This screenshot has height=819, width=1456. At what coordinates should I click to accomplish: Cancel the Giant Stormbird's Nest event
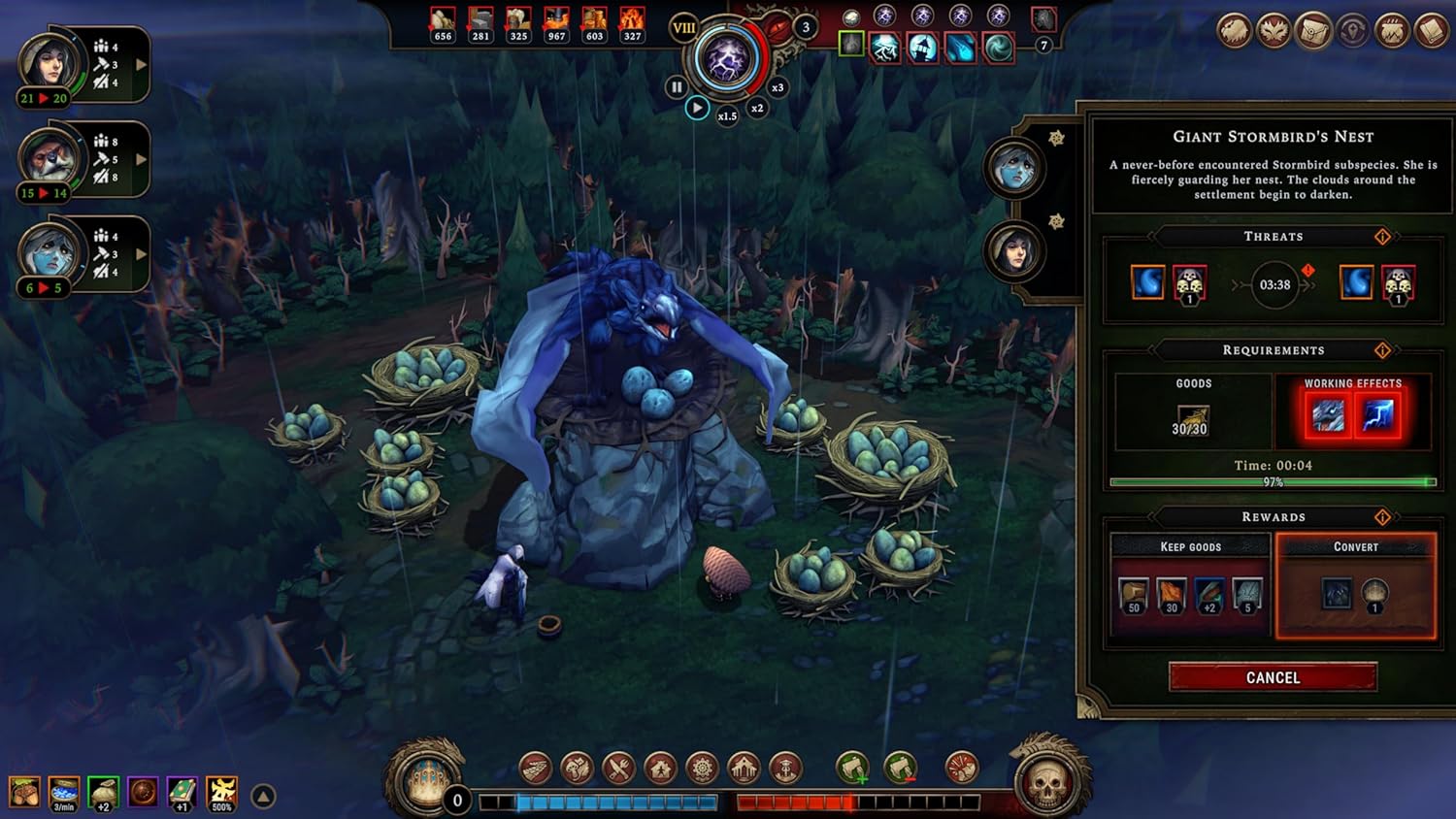(1273, 677)
